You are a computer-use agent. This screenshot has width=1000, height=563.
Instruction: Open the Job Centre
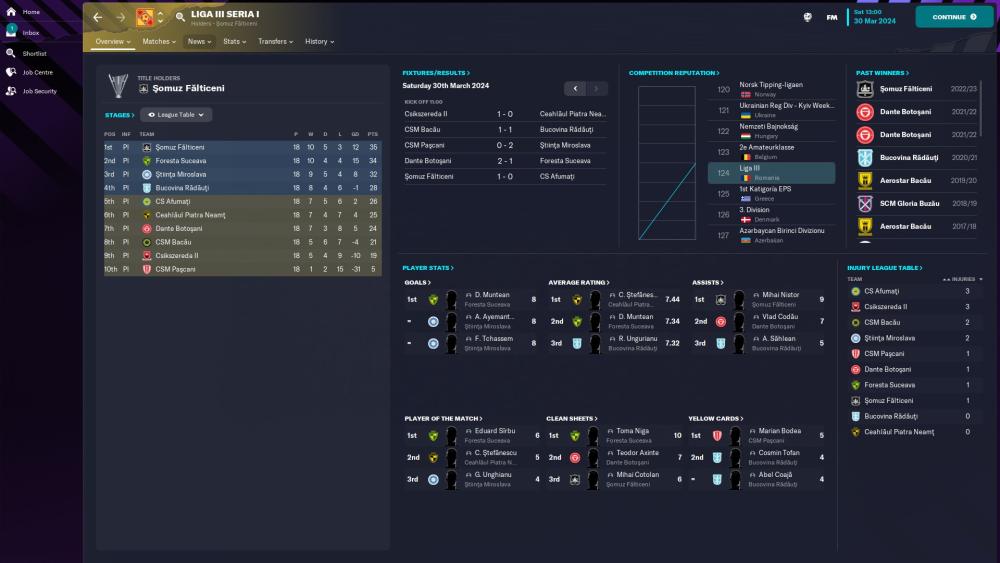point(36,72)
